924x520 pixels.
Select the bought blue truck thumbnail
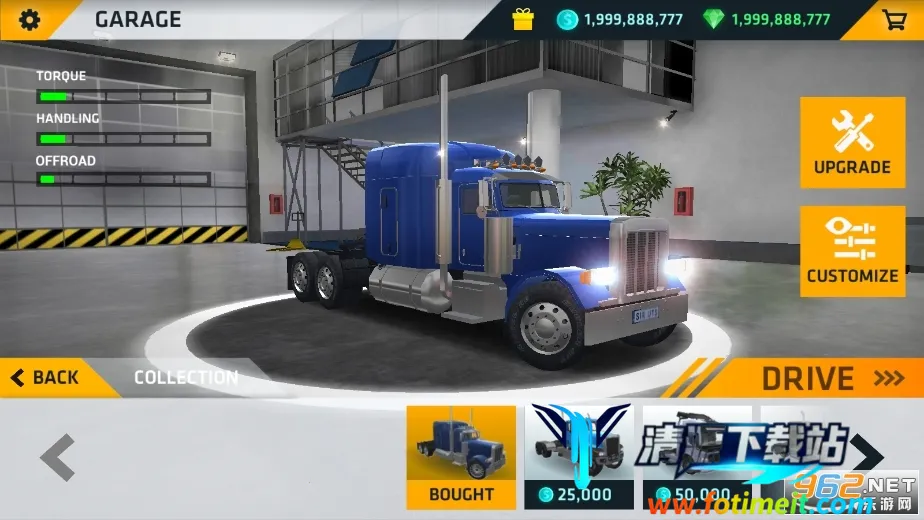tap(461, 456)
